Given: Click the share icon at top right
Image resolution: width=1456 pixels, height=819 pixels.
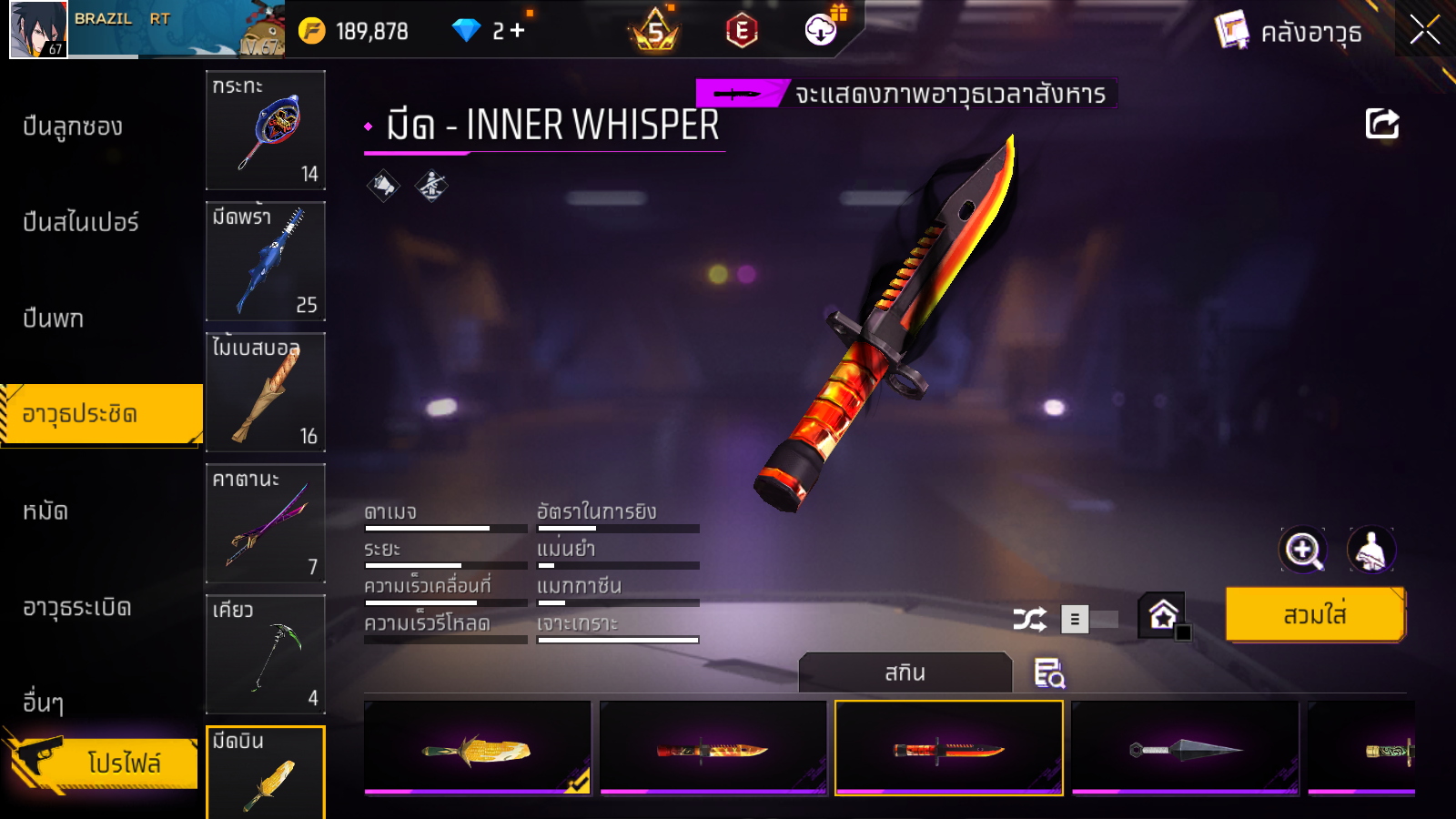Looking at the screenshot, I should [x=1381, y=124].
